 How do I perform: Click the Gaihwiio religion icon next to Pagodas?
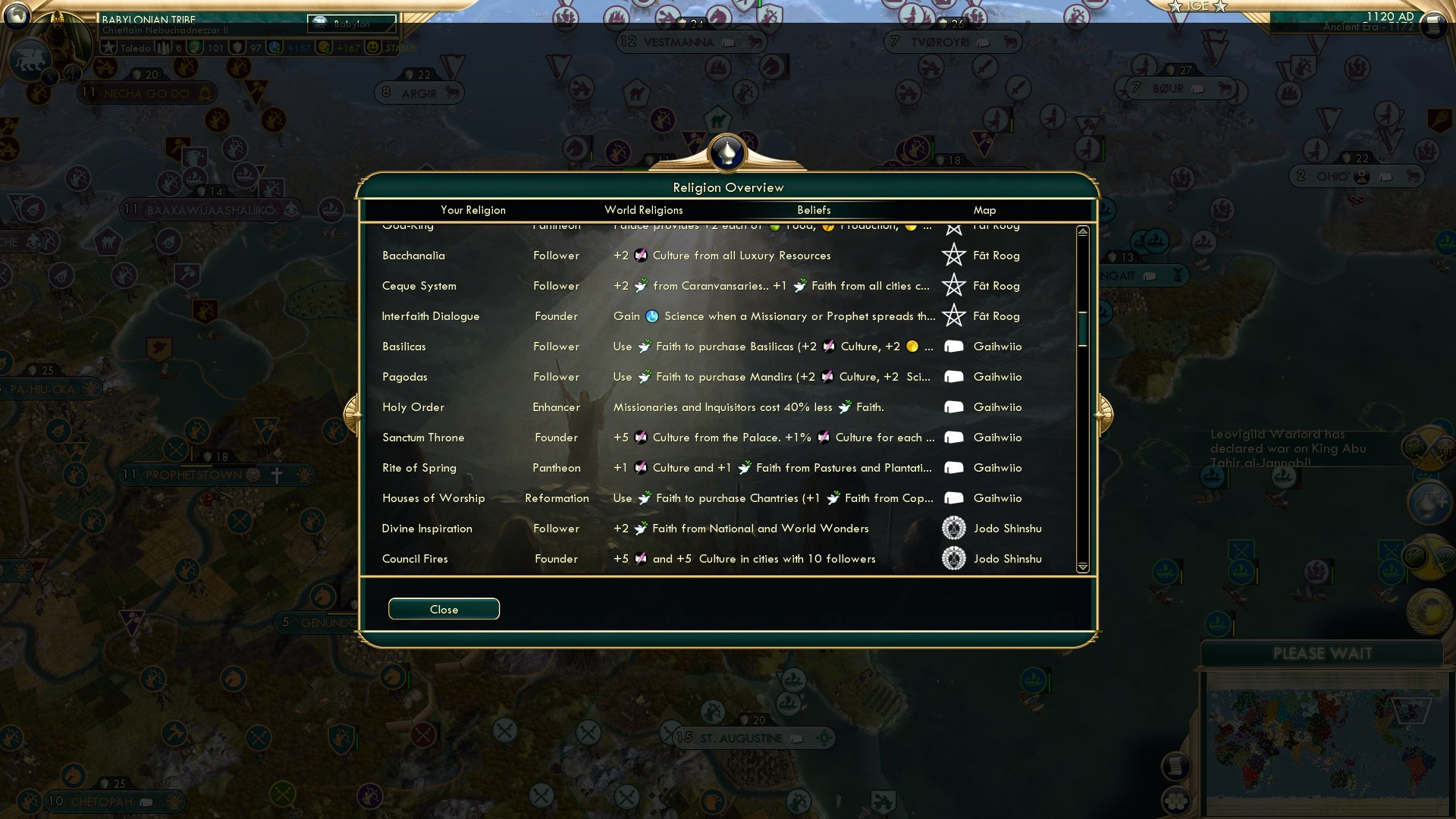click(x=953, y=377)
